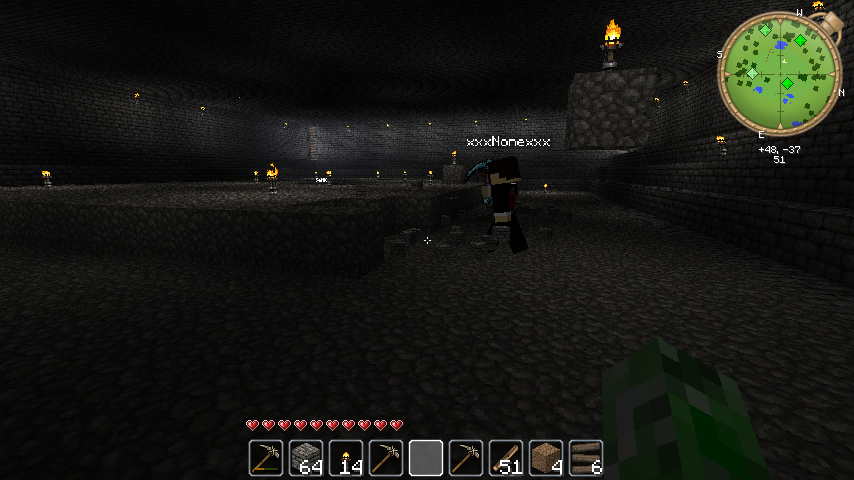Image resolution: width=854 pixels, height=480 pixels.
Task: Choose the wooden item stack of 6
Action: click(585, 458)
